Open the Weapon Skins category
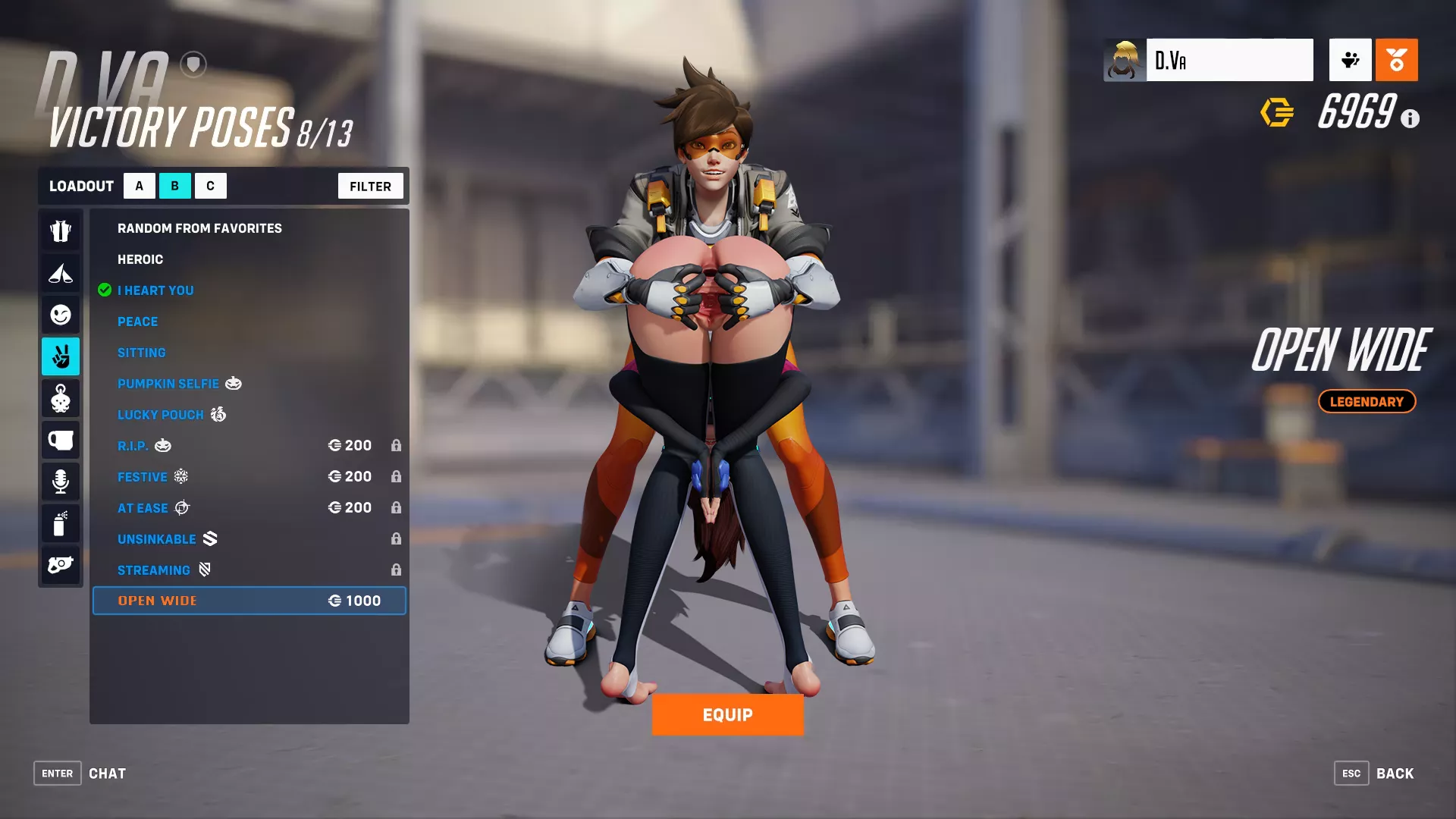Viewport: 1456px width, 819px height. click(x=61, y=564)
